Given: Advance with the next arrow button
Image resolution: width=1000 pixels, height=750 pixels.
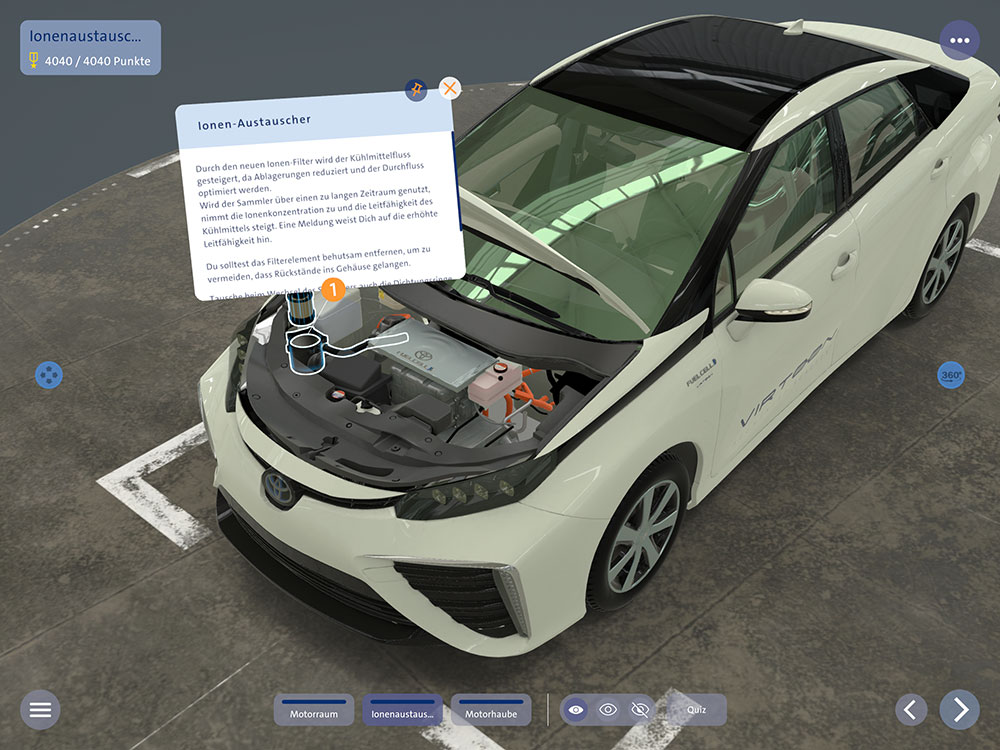Looking at the screenshot, I should (960, 710).
